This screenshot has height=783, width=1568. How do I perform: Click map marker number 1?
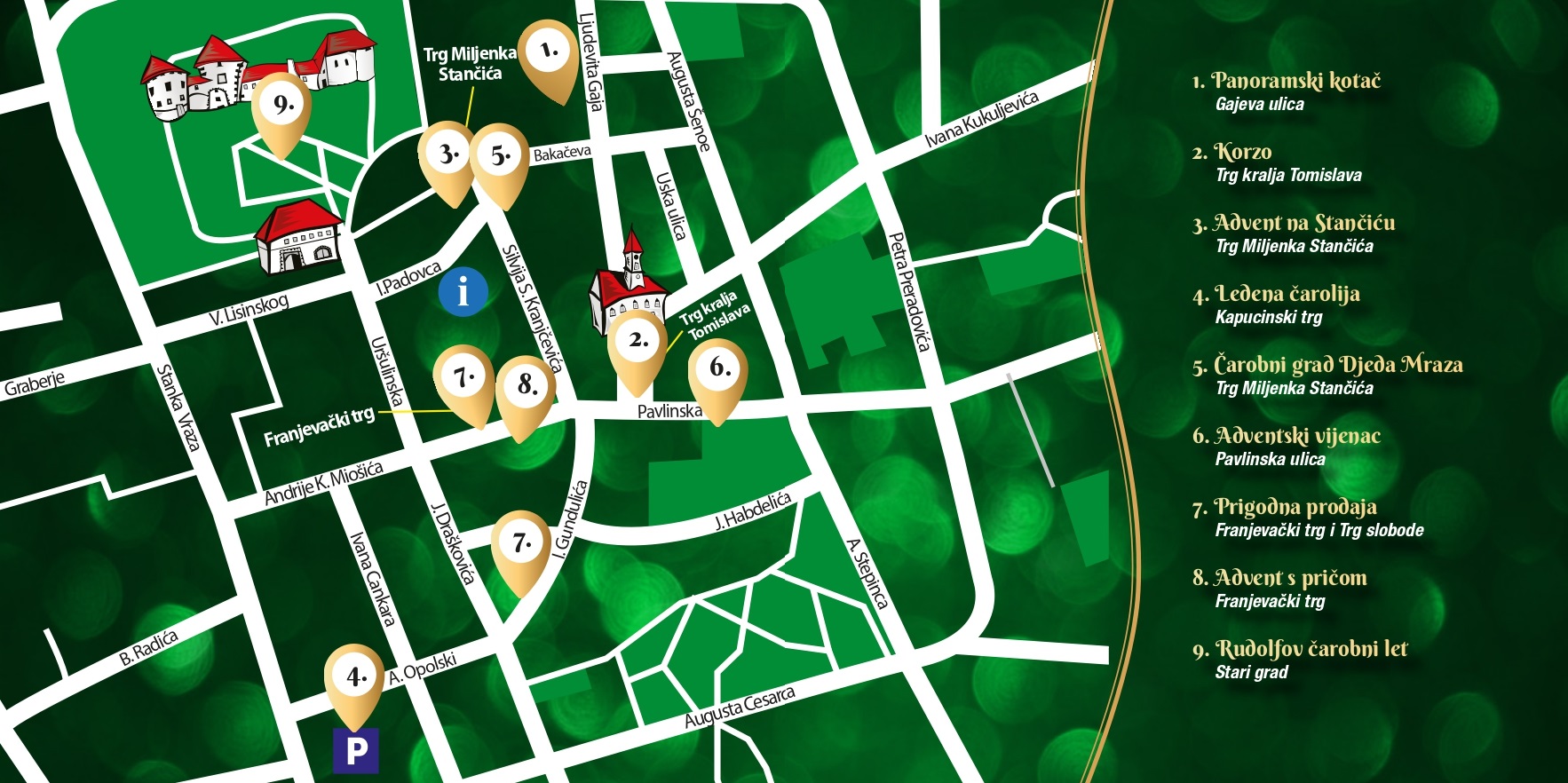point(549,52)
